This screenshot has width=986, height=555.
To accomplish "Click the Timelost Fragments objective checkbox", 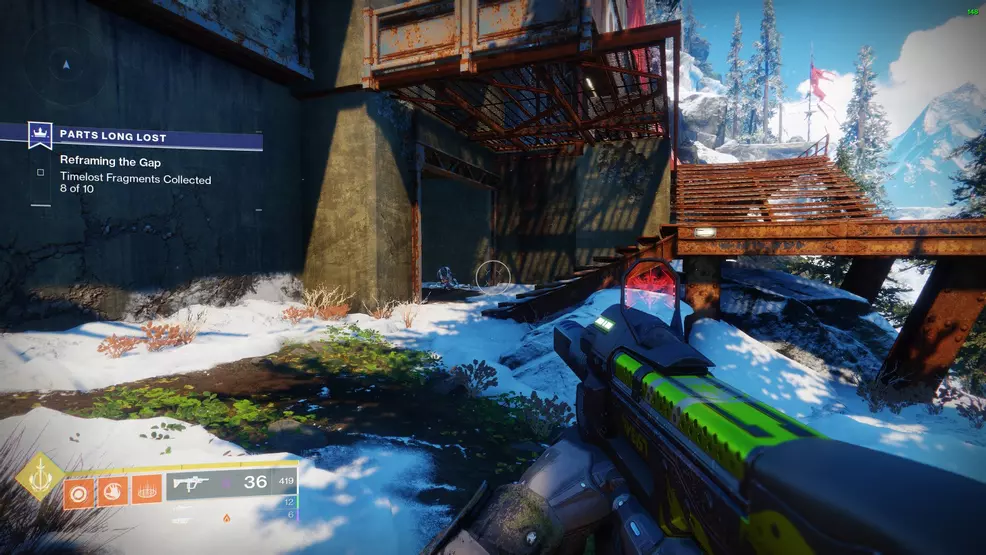I will 40,172.
